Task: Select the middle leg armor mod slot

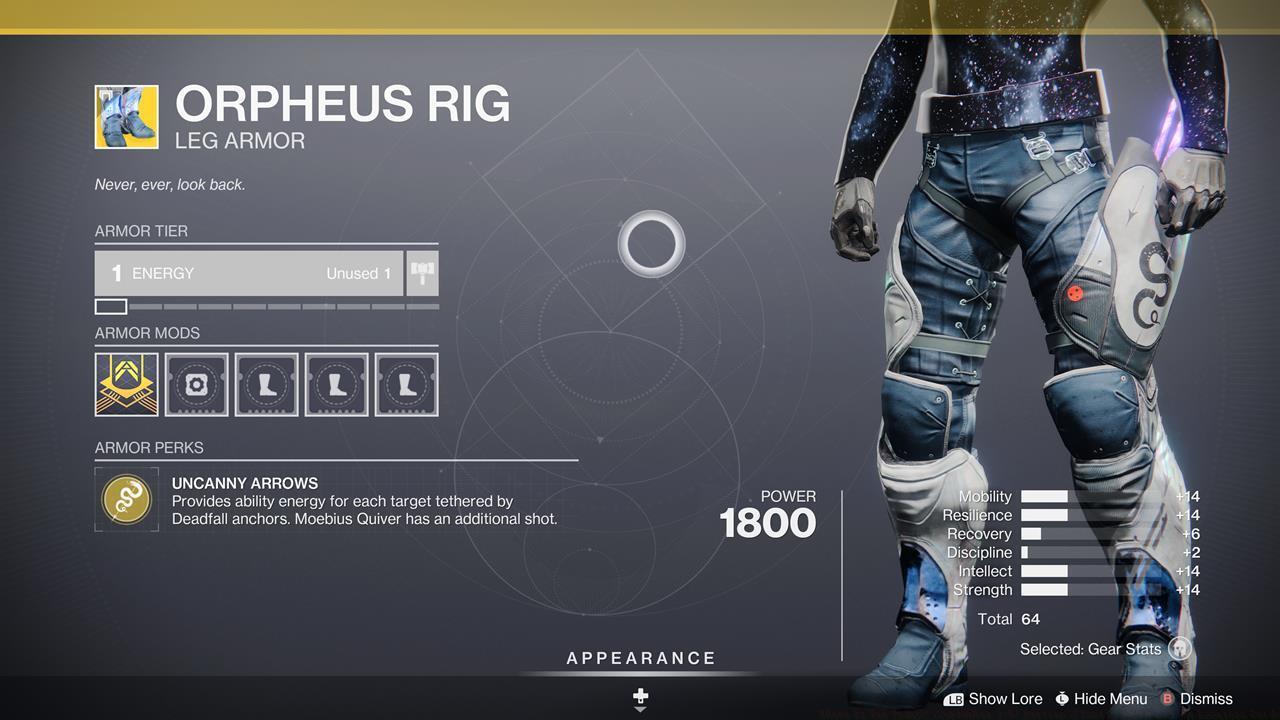Action: tap(336, 384)
